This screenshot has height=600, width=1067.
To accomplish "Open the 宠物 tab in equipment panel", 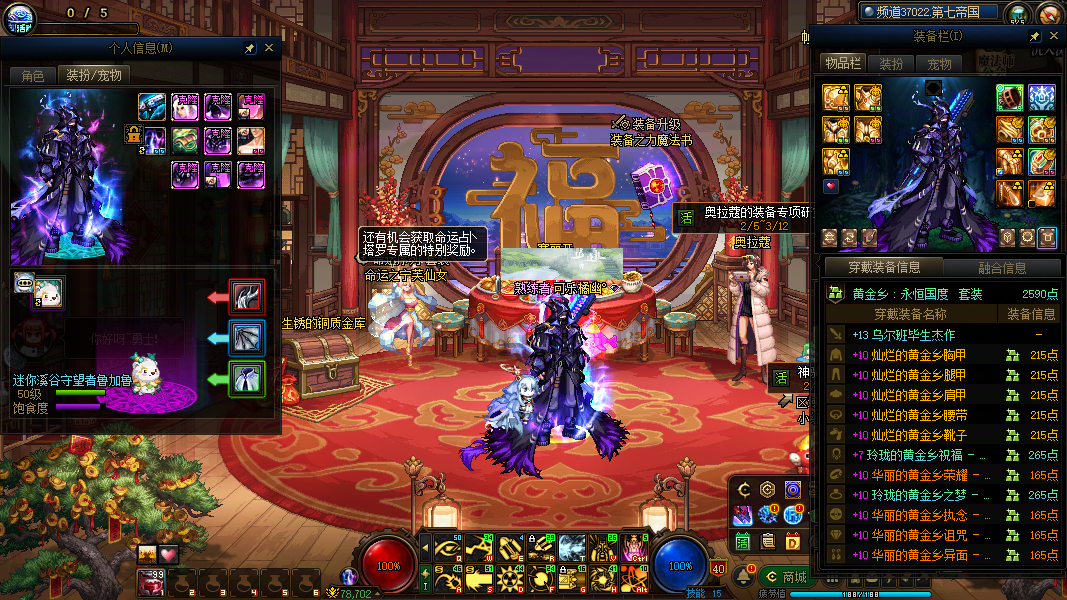I will pos(939,63).
